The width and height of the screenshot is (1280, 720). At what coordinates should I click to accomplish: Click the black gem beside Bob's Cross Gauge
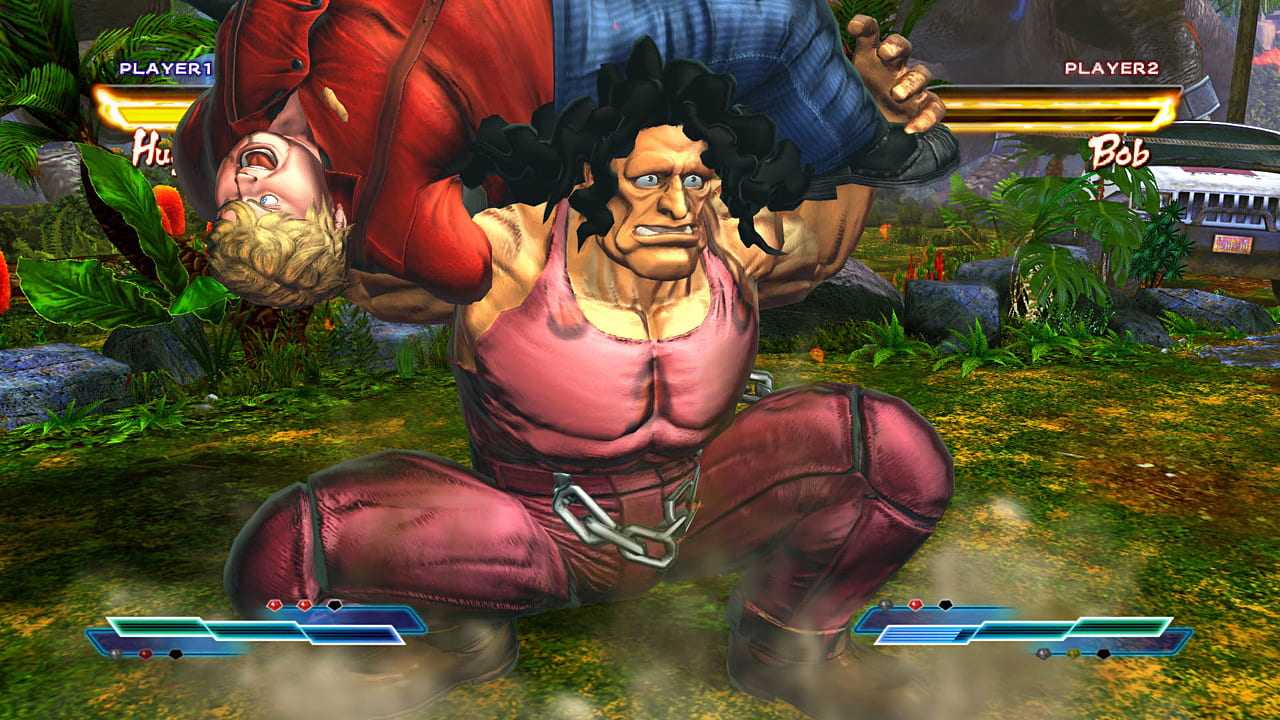(944, 604)
